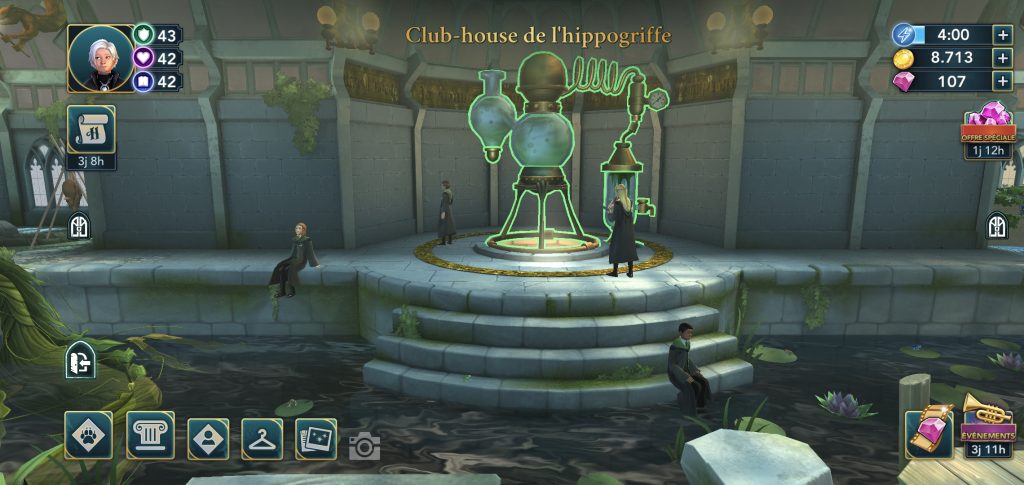
Task: Go through the left-side door icon
Action: [79, 227]
